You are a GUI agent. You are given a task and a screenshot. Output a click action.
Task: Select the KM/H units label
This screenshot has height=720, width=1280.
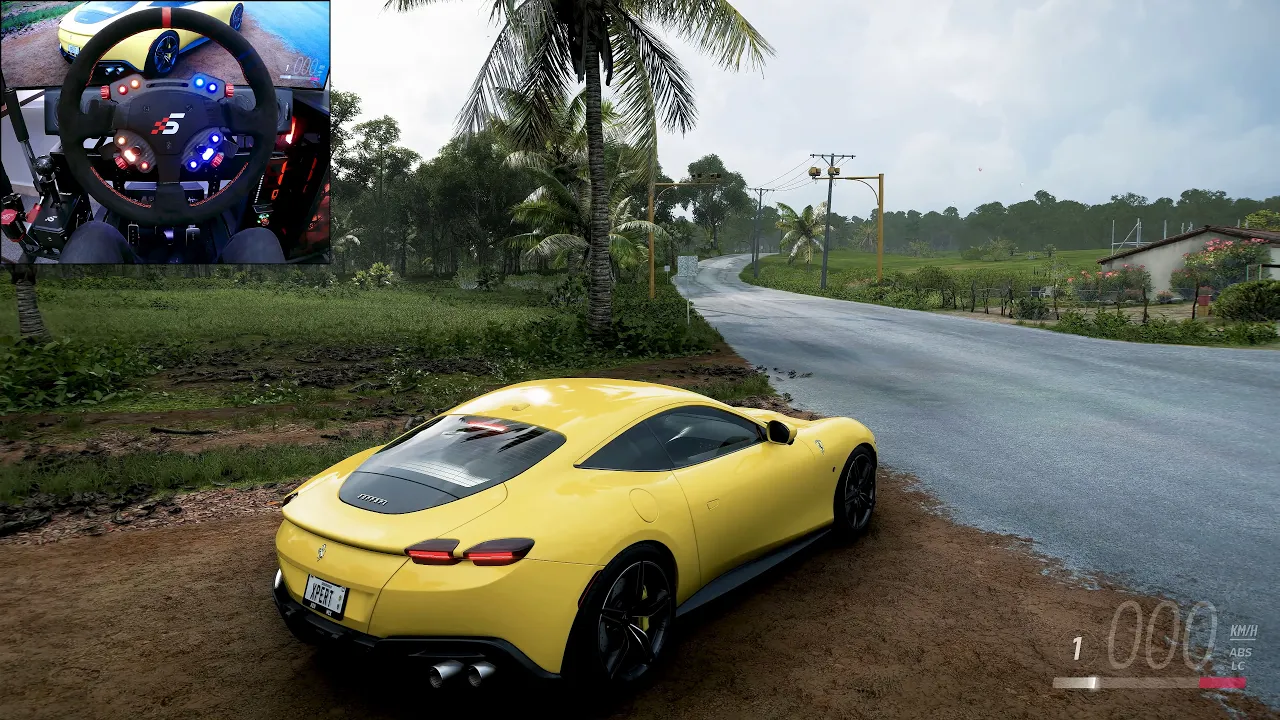(1245, 632)
